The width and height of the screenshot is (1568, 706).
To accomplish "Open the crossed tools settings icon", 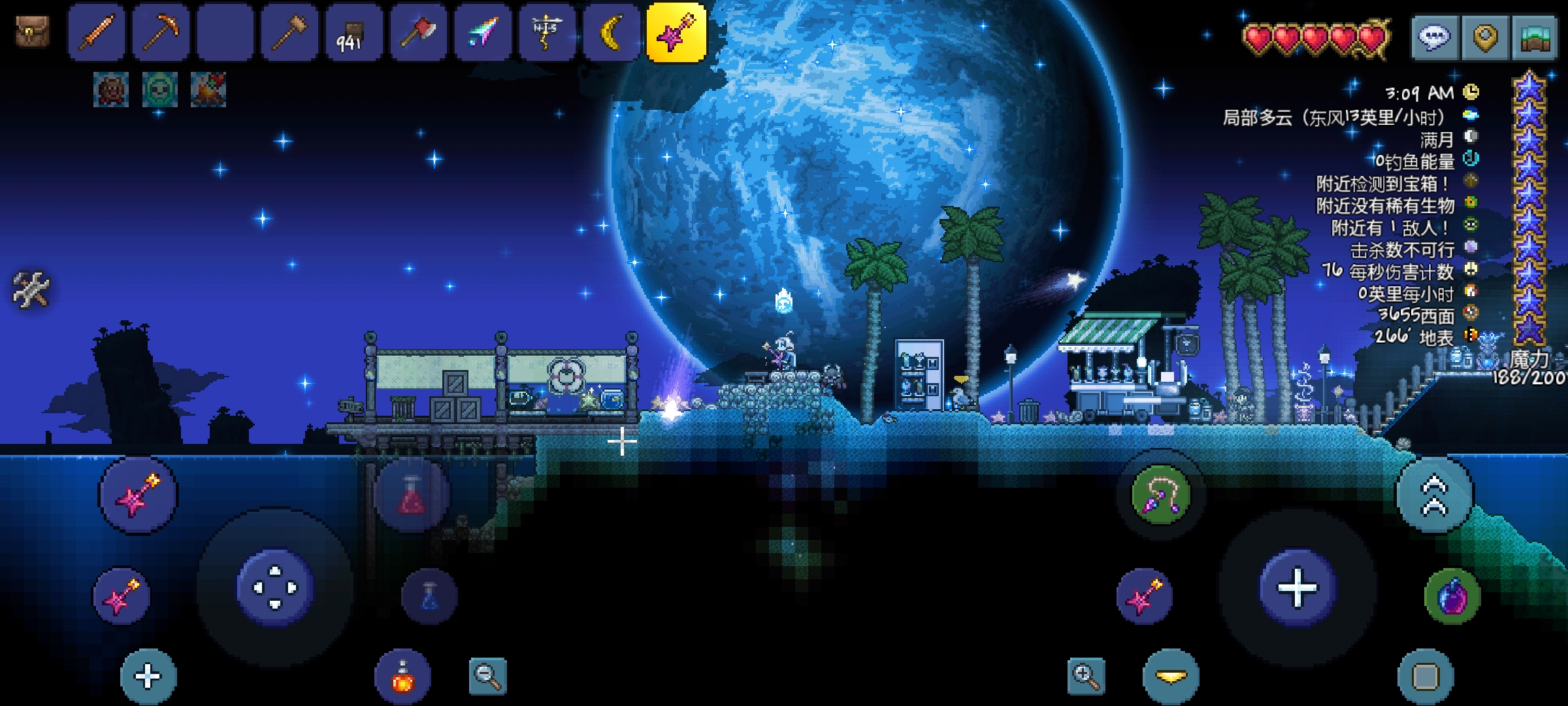I will click(x=31, y=290).
